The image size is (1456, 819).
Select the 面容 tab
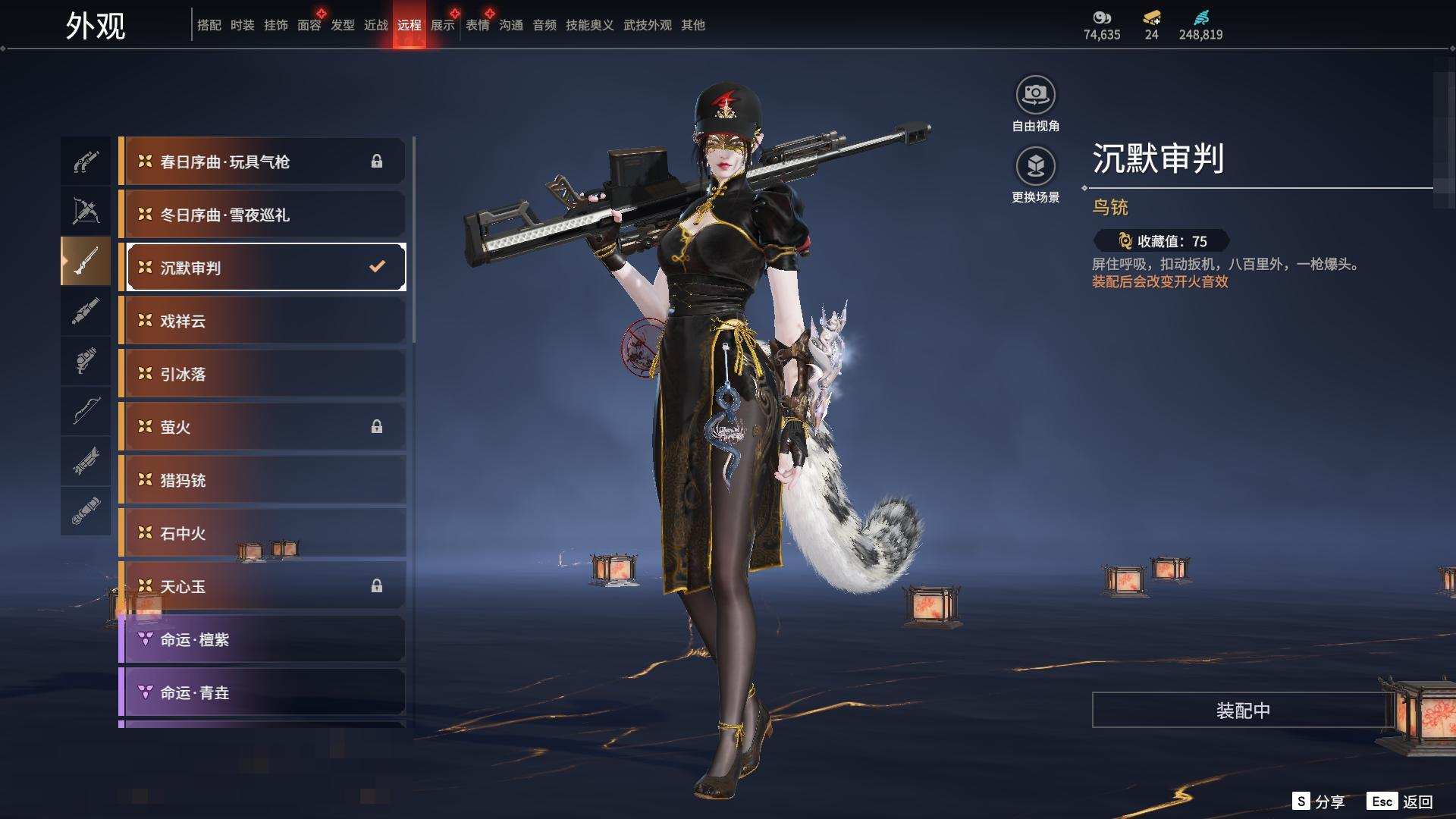pos(309,25)
